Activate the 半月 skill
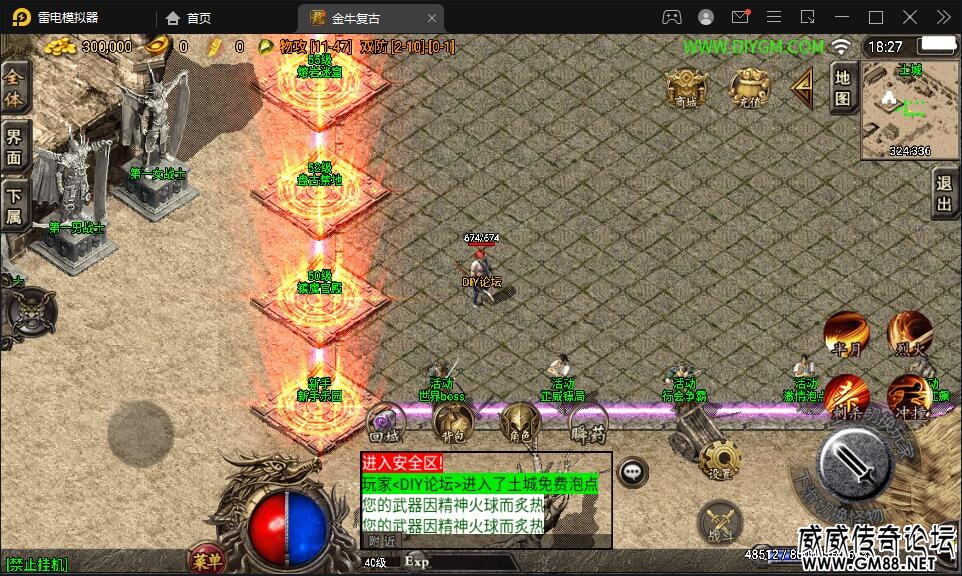Screen dimensions: 962x576 click(x=846, y=334)
